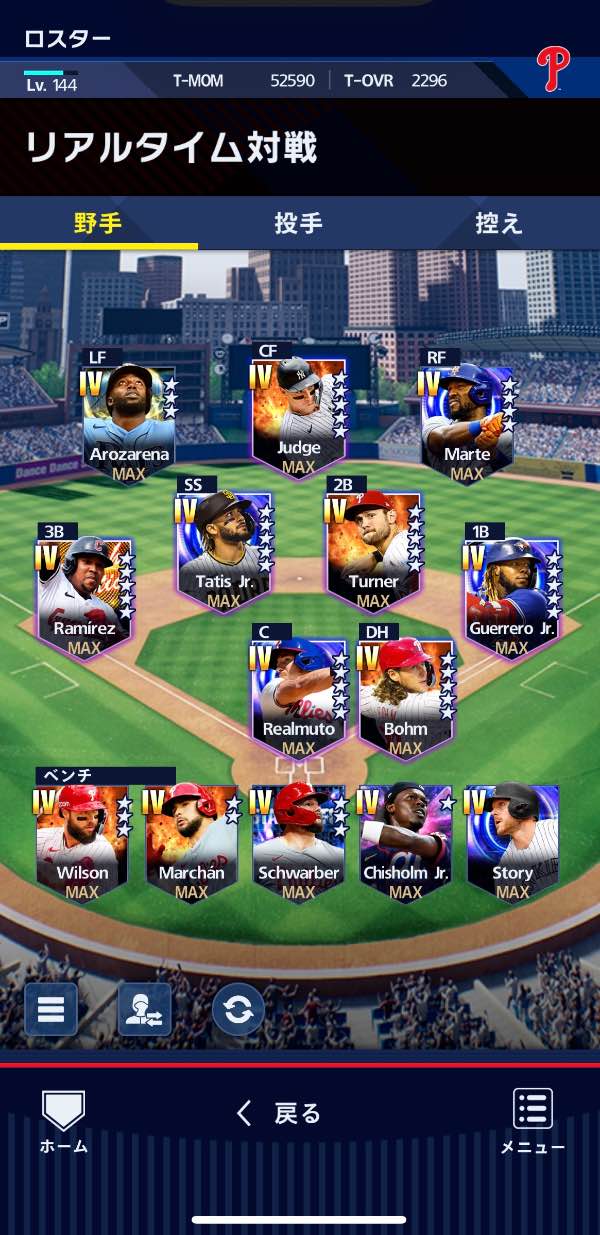Pick the Marchán bench card
Viewport: 600px width, 1235px height.
coord(190,842)
